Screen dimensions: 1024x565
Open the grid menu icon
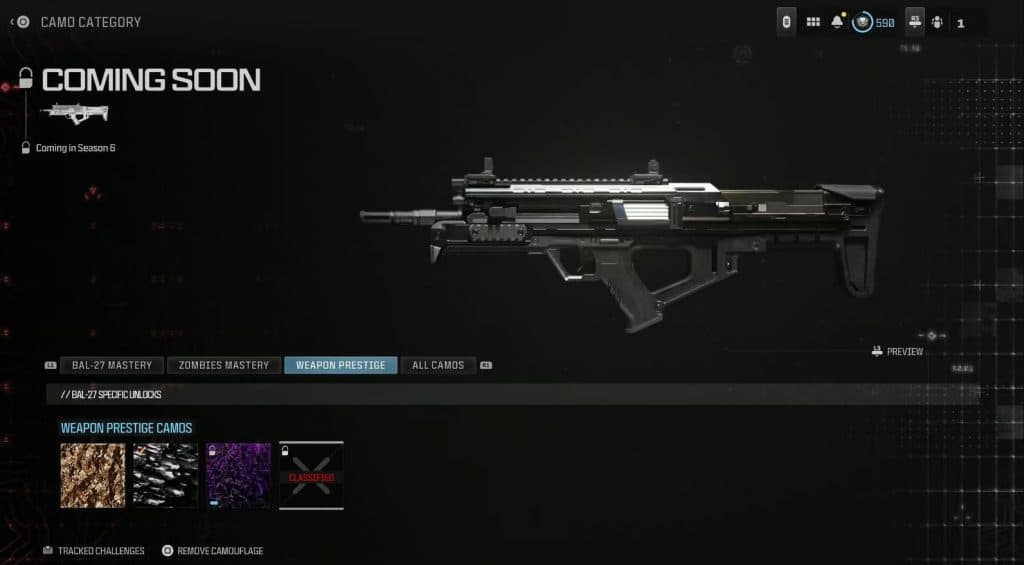coord(813,22)
